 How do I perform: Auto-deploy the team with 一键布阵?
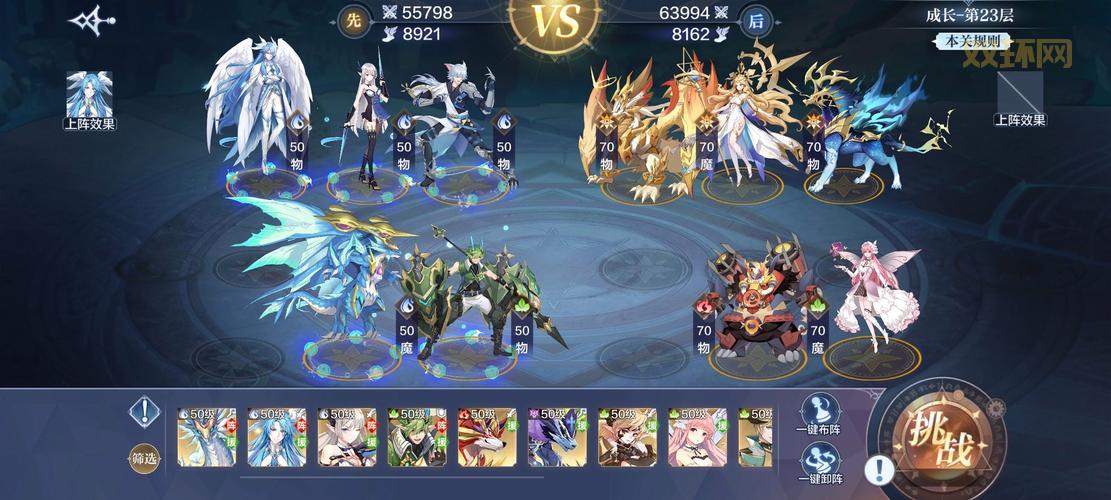pyautogui.click(x=820, y=415)
